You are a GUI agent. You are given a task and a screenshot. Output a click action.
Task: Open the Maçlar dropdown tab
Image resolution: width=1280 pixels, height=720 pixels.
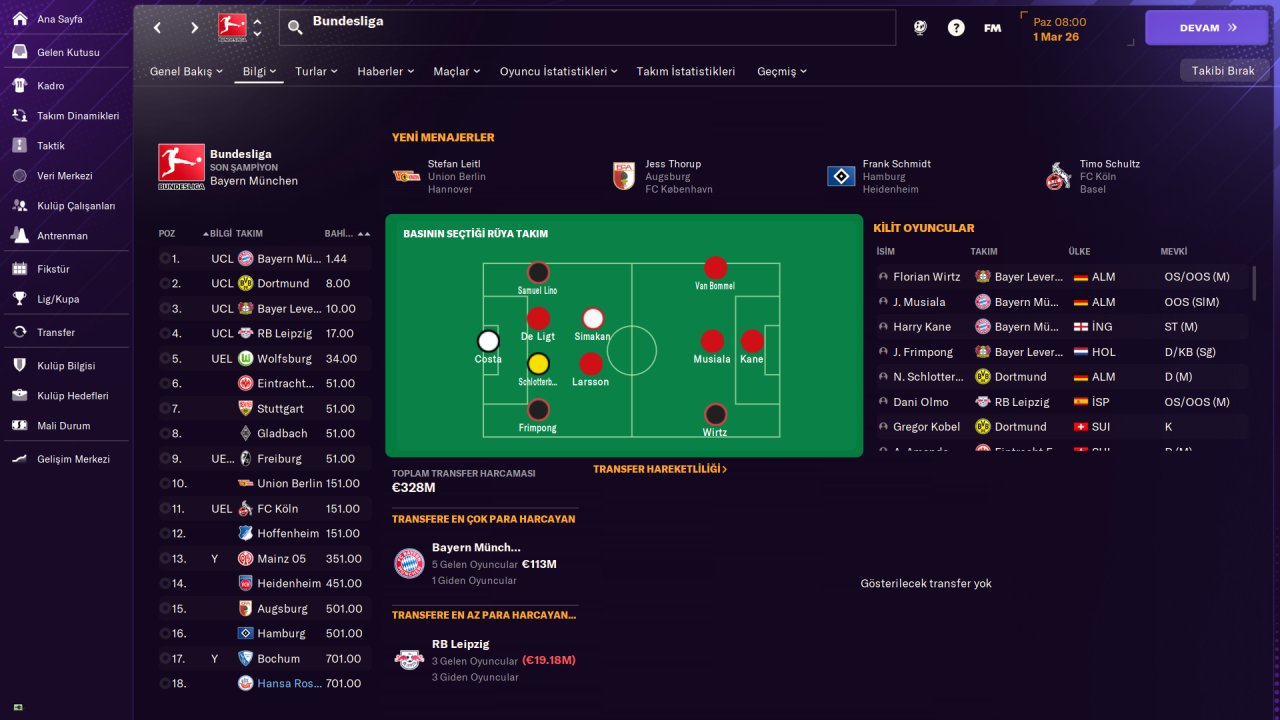pyautogui.click(x=456, y=72)
